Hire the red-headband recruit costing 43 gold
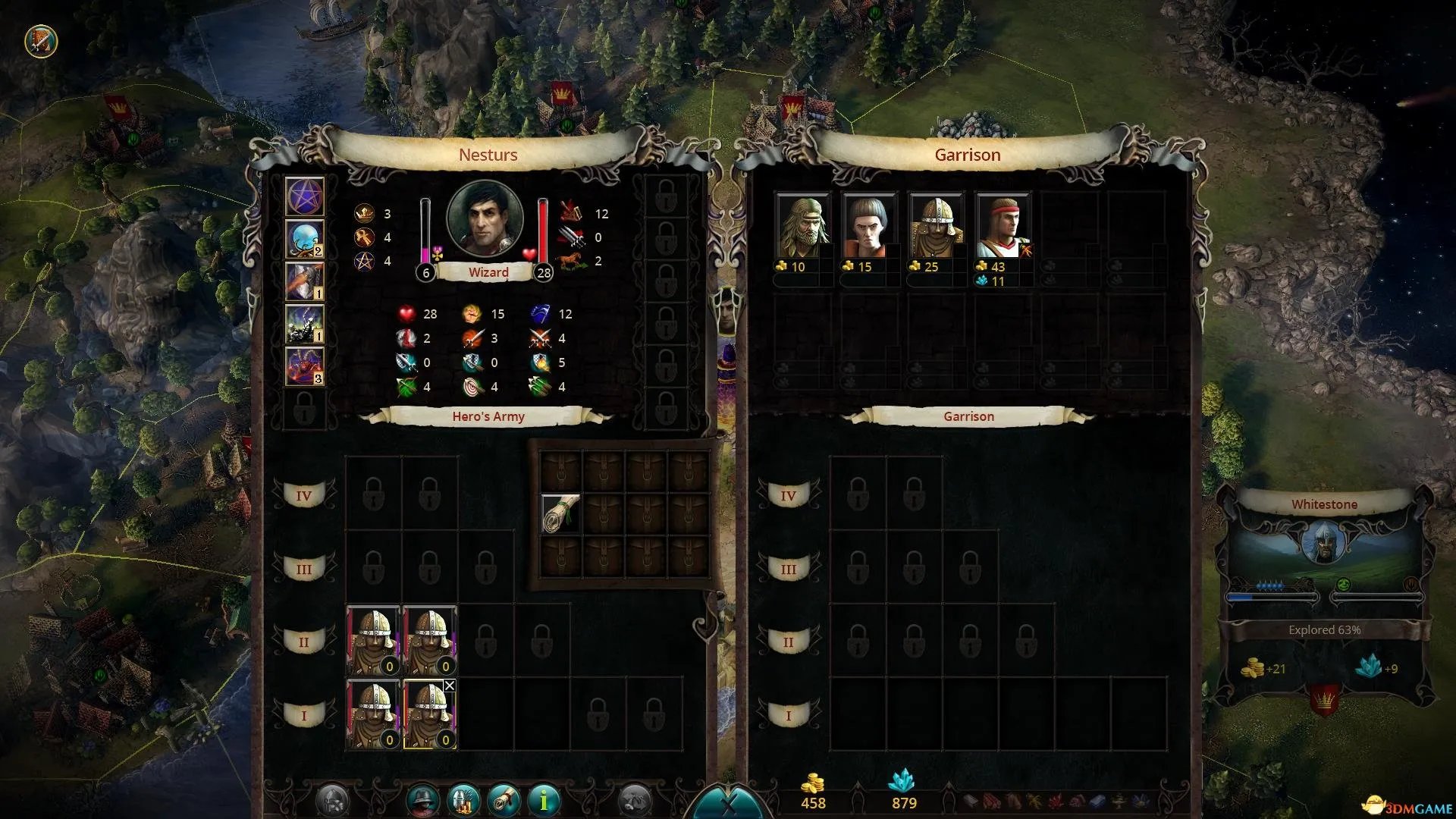The image size is (1456, 819). pyautogui.click(x=1003, y=227)
